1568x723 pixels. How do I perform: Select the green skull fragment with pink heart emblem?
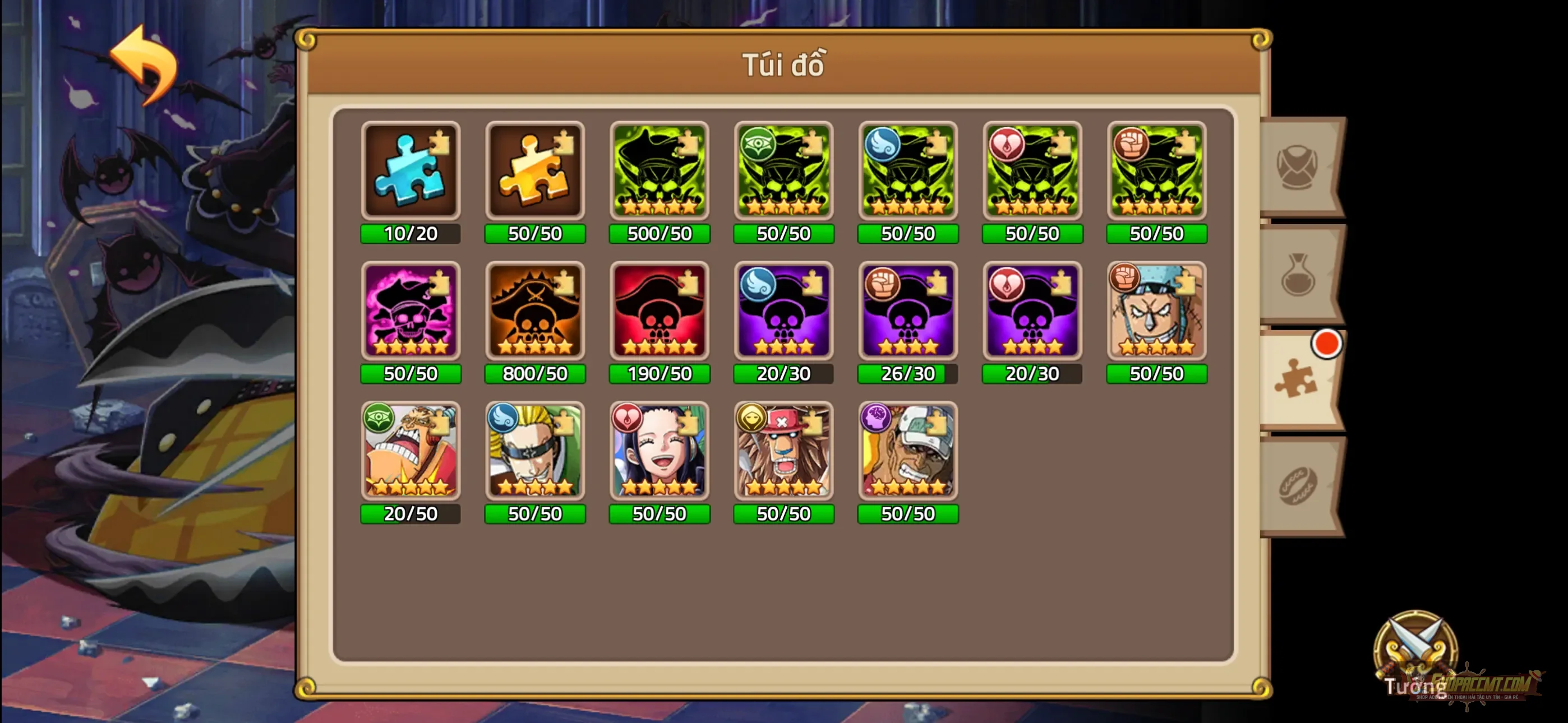click(1032, 170)
